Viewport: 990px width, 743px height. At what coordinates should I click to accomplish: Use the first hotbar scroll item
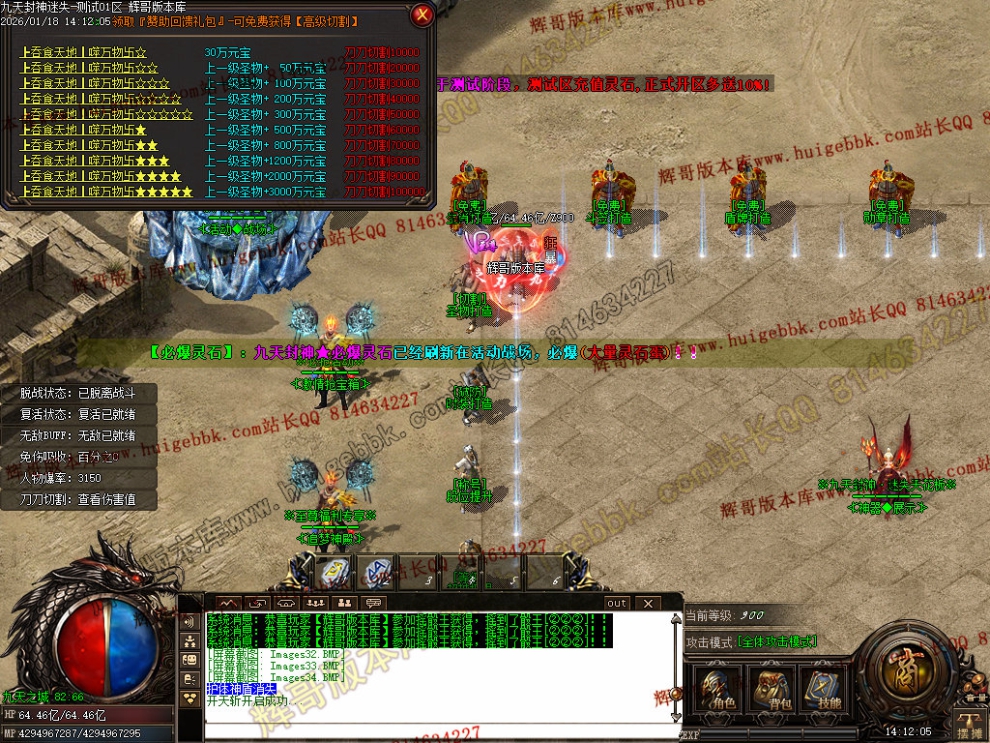tap(333, 572)
